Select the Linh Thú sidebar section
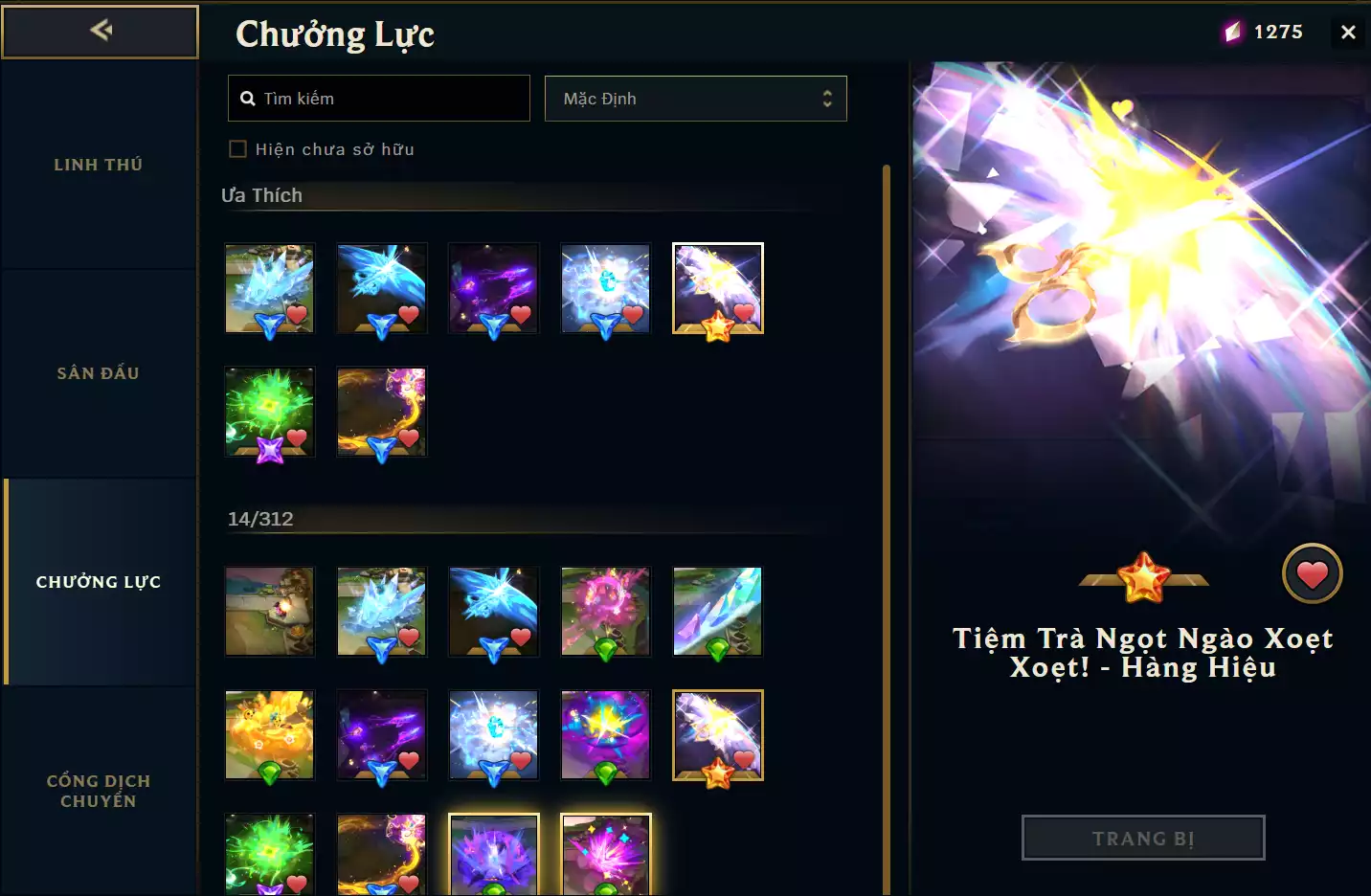This screenshot has height=896, width=1371. pos(99,164)
